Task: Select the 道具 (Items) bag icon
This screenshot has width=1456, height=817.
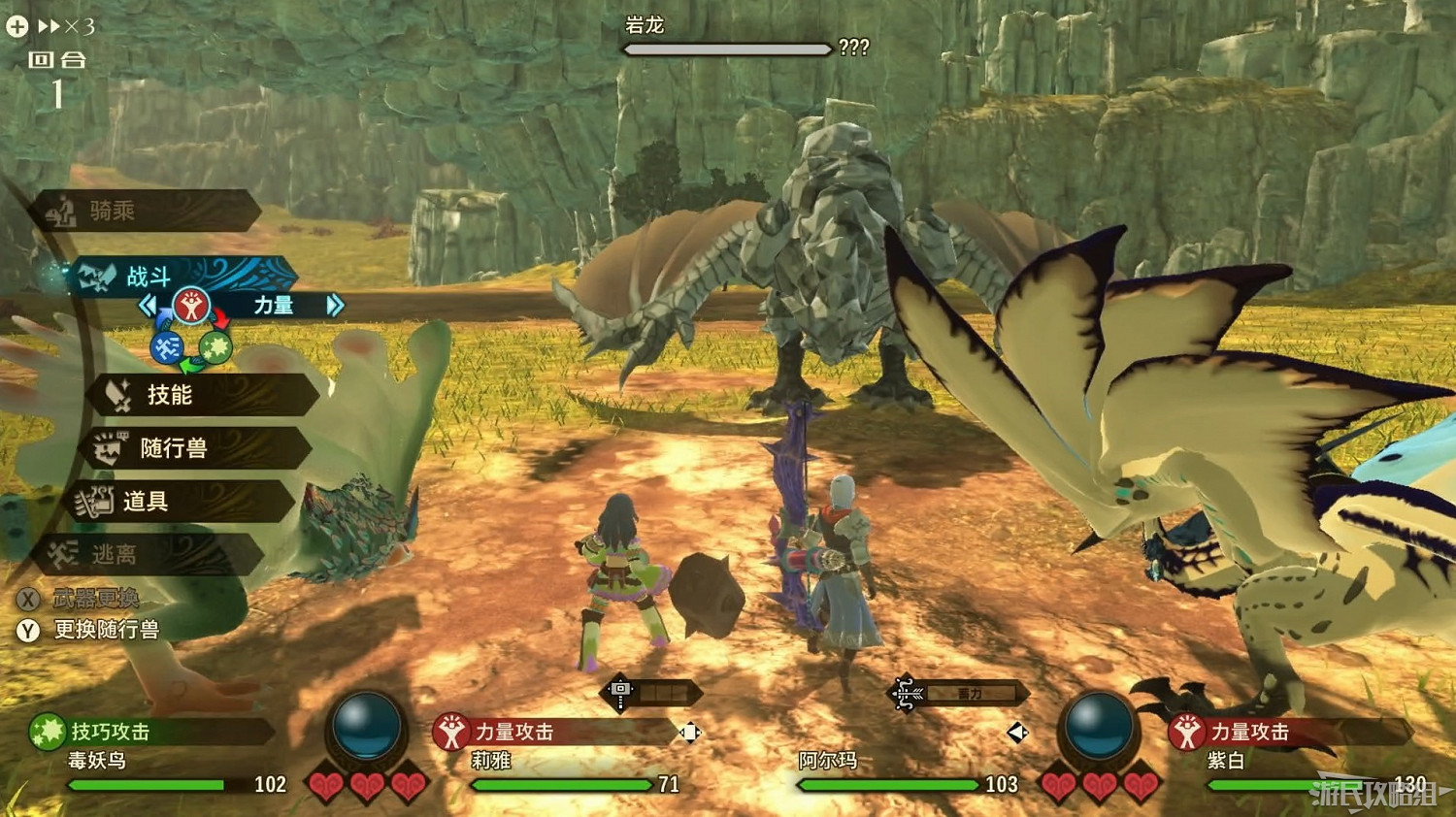Action: (96, 501)
